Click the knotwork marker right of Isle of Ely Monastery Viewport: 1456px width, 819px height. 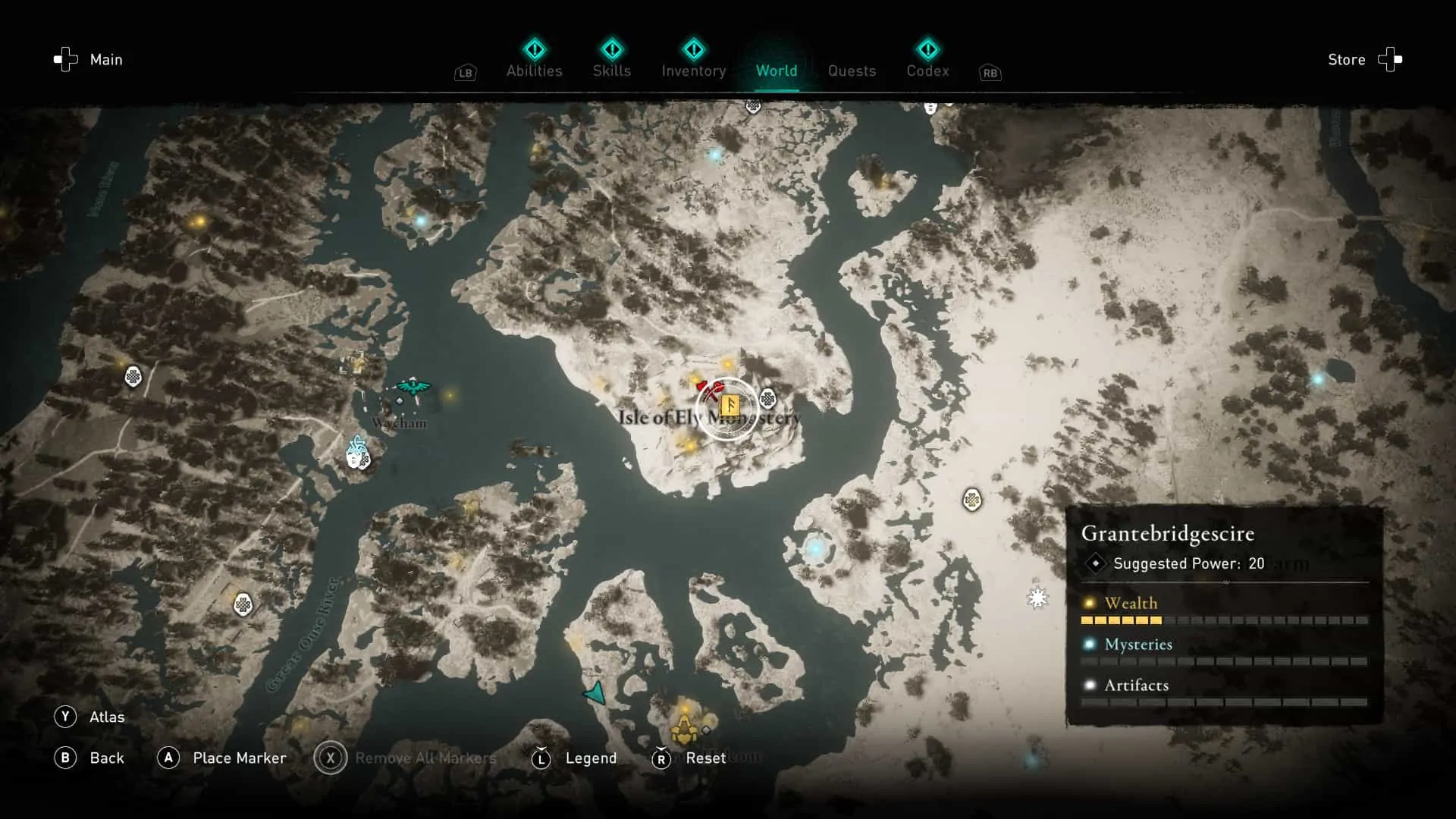(x=769, y=397)
